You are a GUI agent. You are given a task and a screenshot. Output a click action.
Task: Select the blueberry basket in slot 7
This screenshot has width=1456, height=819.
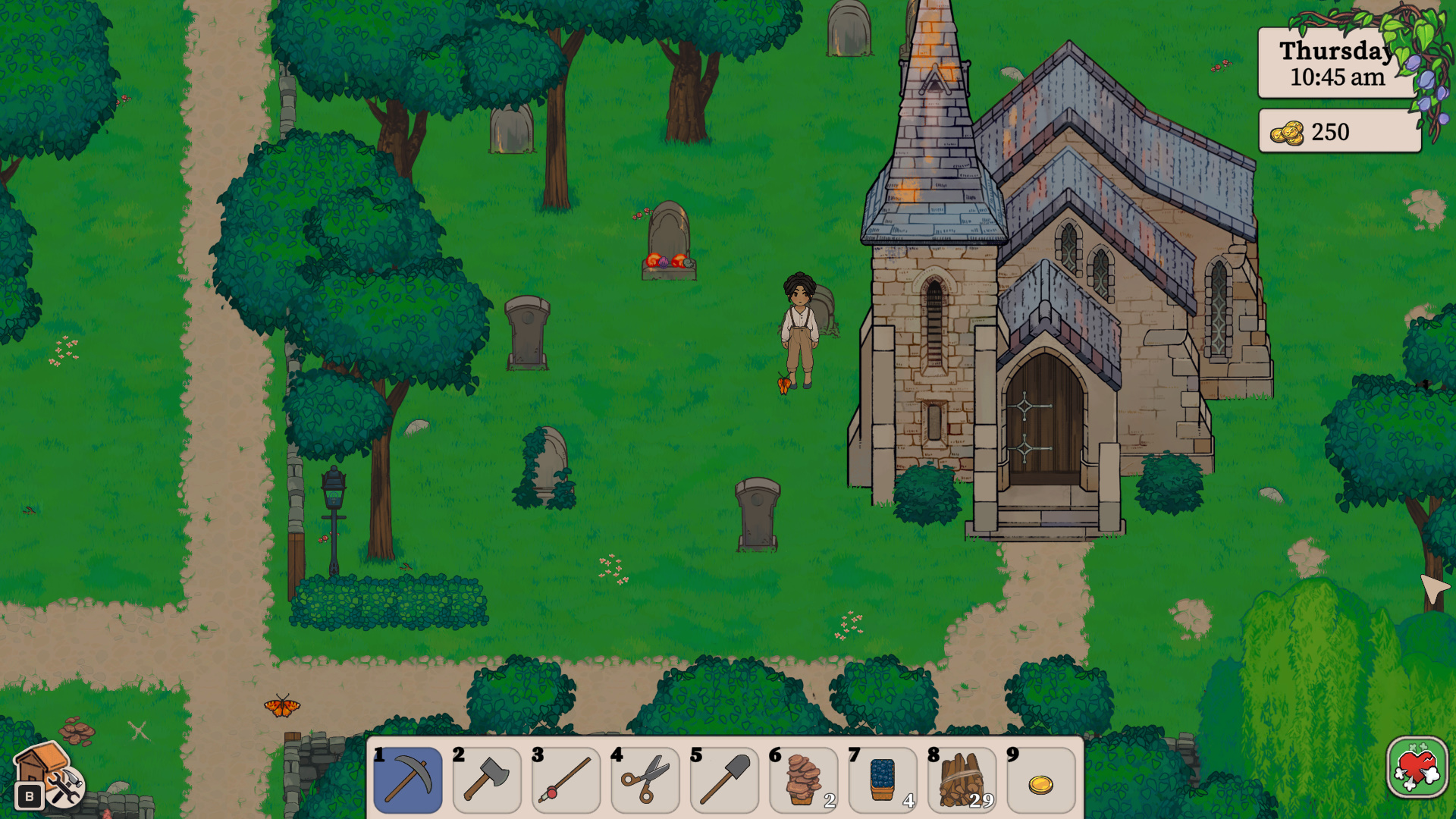click(883, 781)
